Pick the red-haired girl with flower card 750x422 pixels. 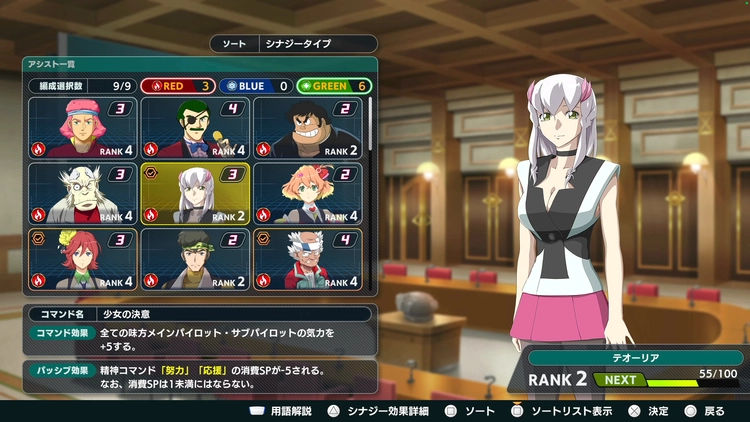[x=83, y=258]
